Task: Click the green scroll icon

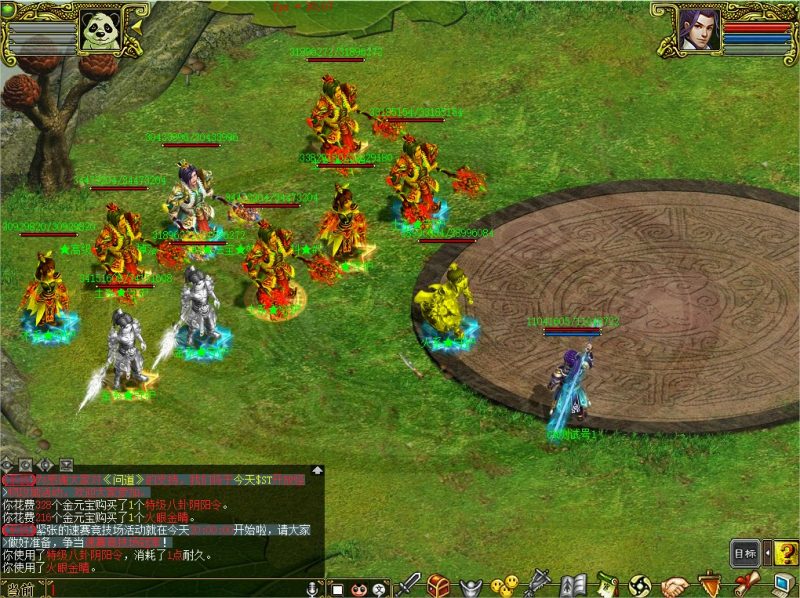Action: 605,584
